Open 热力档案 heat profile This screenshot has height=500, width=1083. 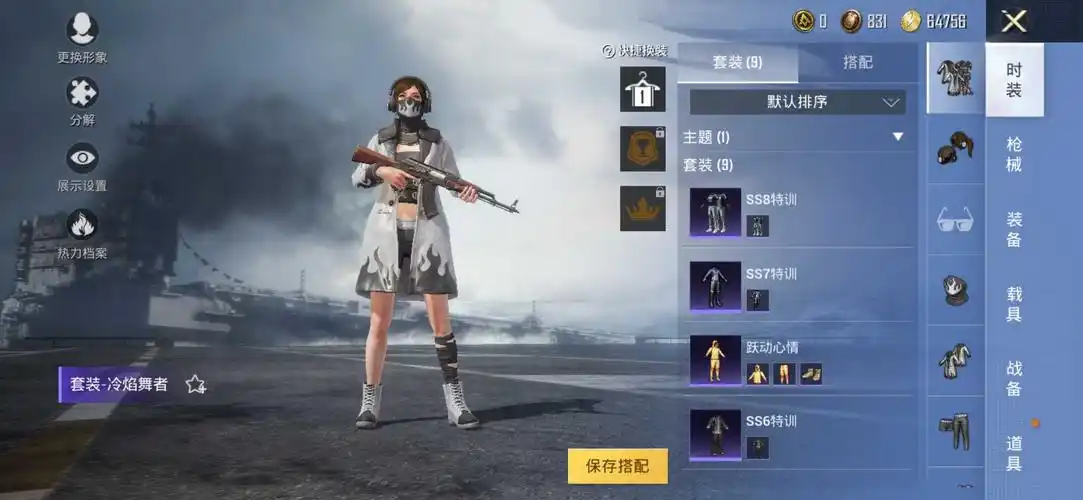(82, 231)
